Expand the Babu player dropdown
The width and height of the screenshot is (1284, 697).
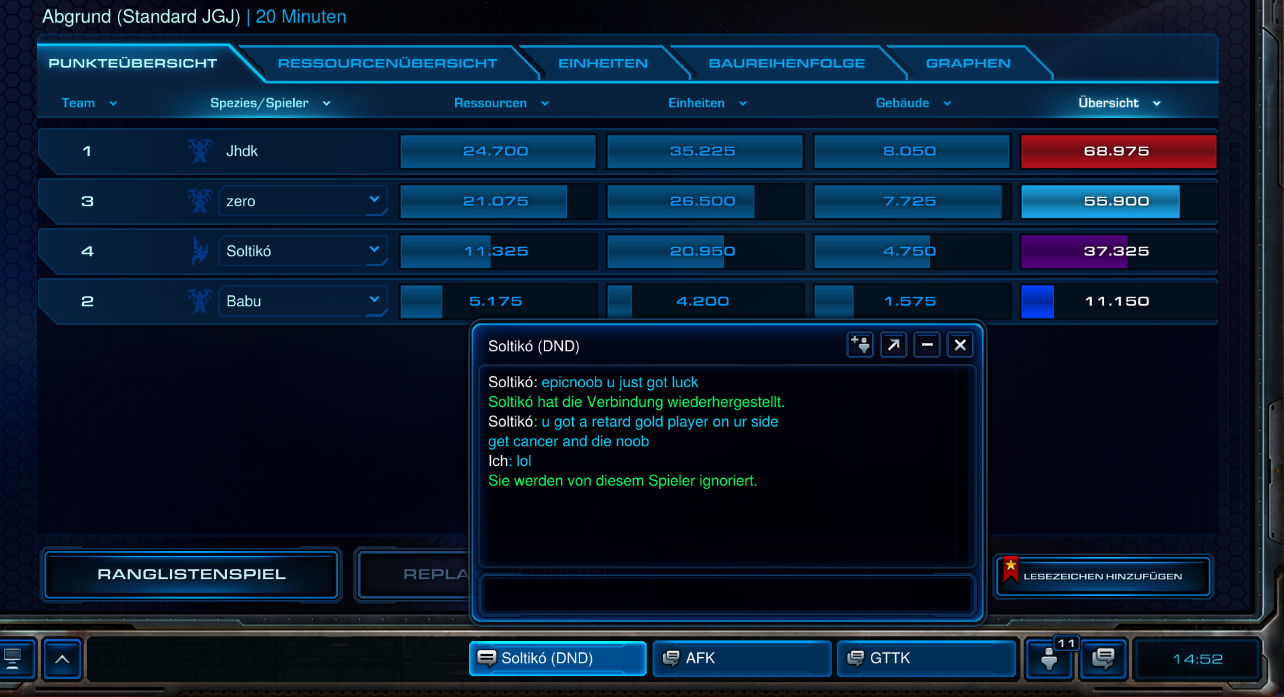(x=374, y=300)
